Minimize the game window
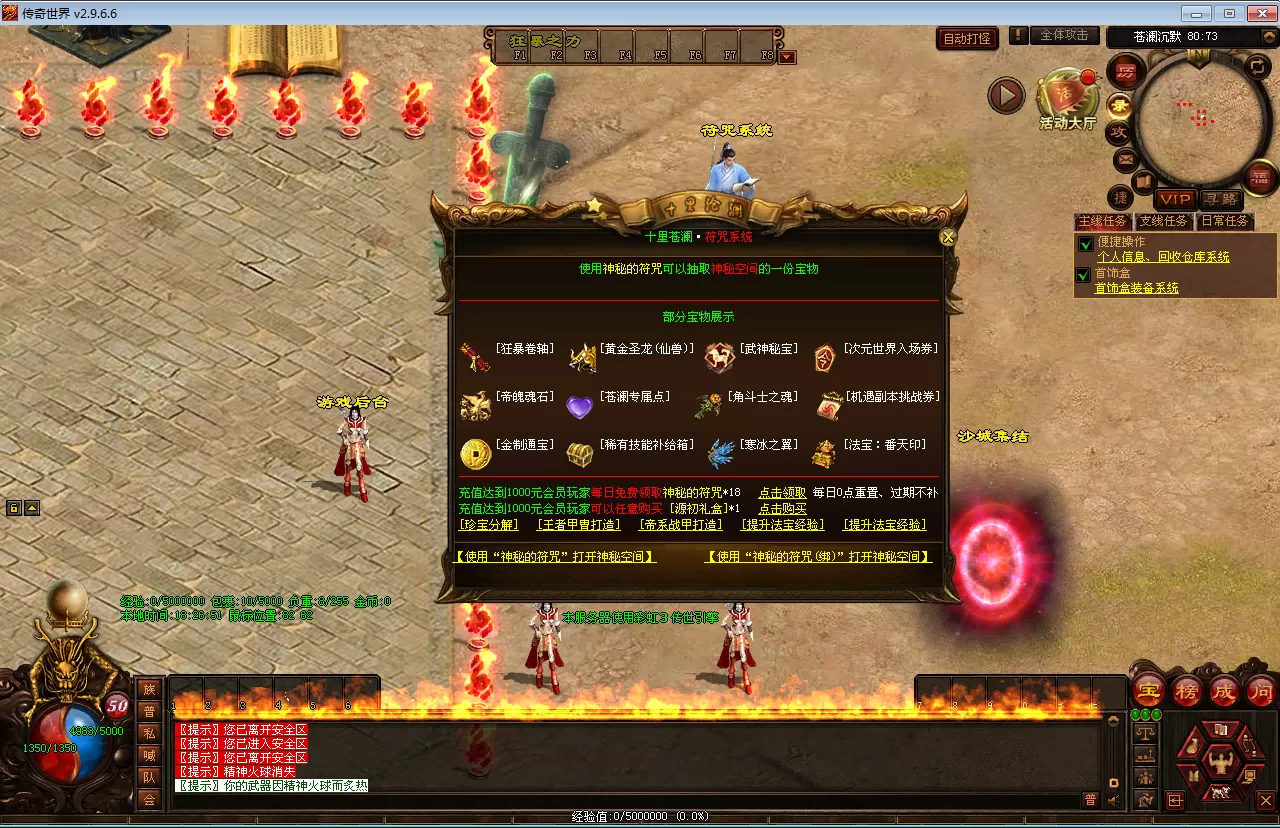1280x828 pixels. point(1196,13)
